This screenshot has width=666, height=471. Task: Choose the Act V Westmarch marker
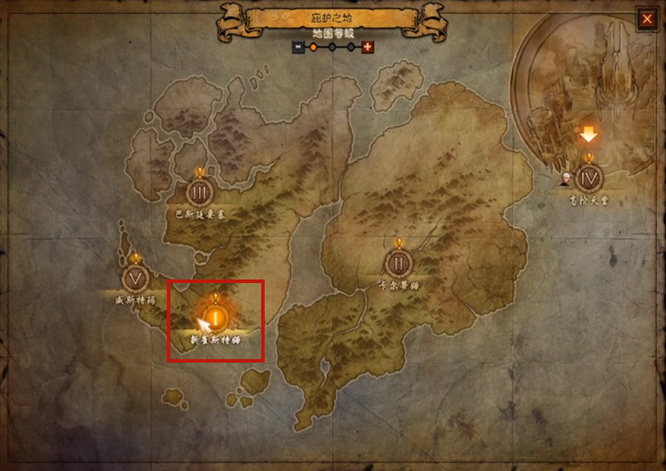[x=136, y=278]
